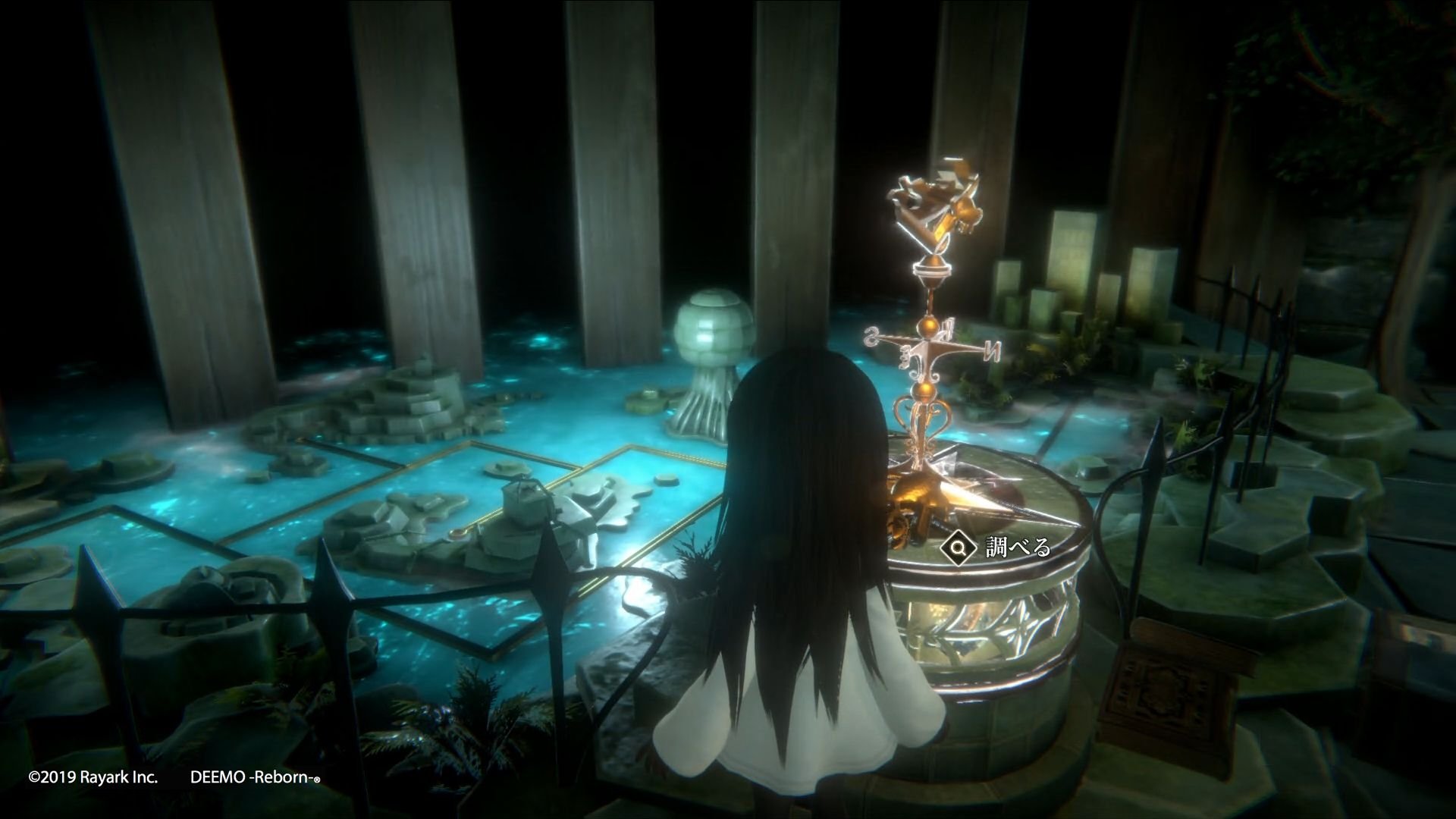
Task: Click the N letter on the weathervane
Action: tap(993, 350)
